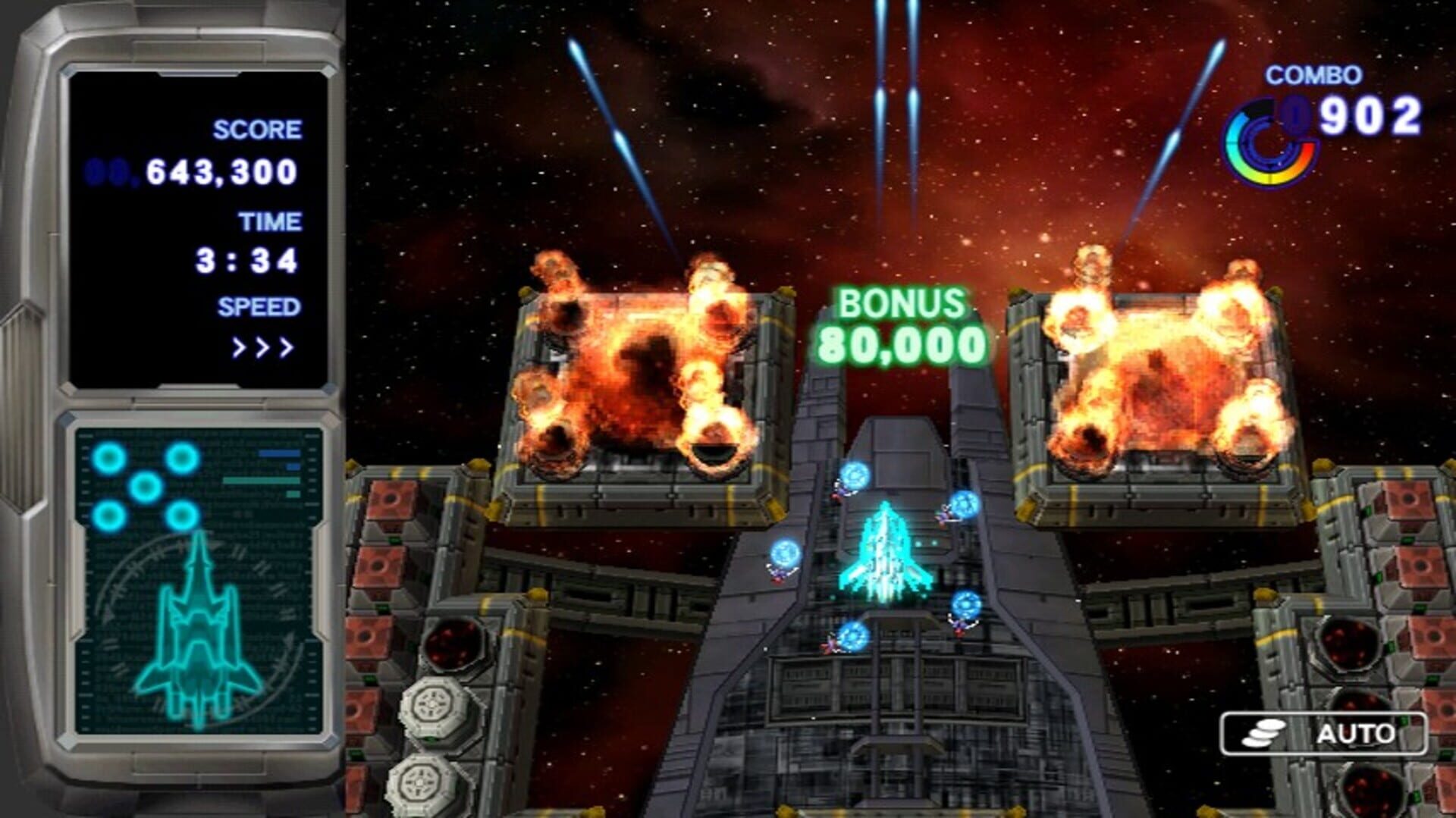Click the combo counter 902 number
Image resolution: width=1456 pixels, height=818 pixels.
pos(1370,116)
